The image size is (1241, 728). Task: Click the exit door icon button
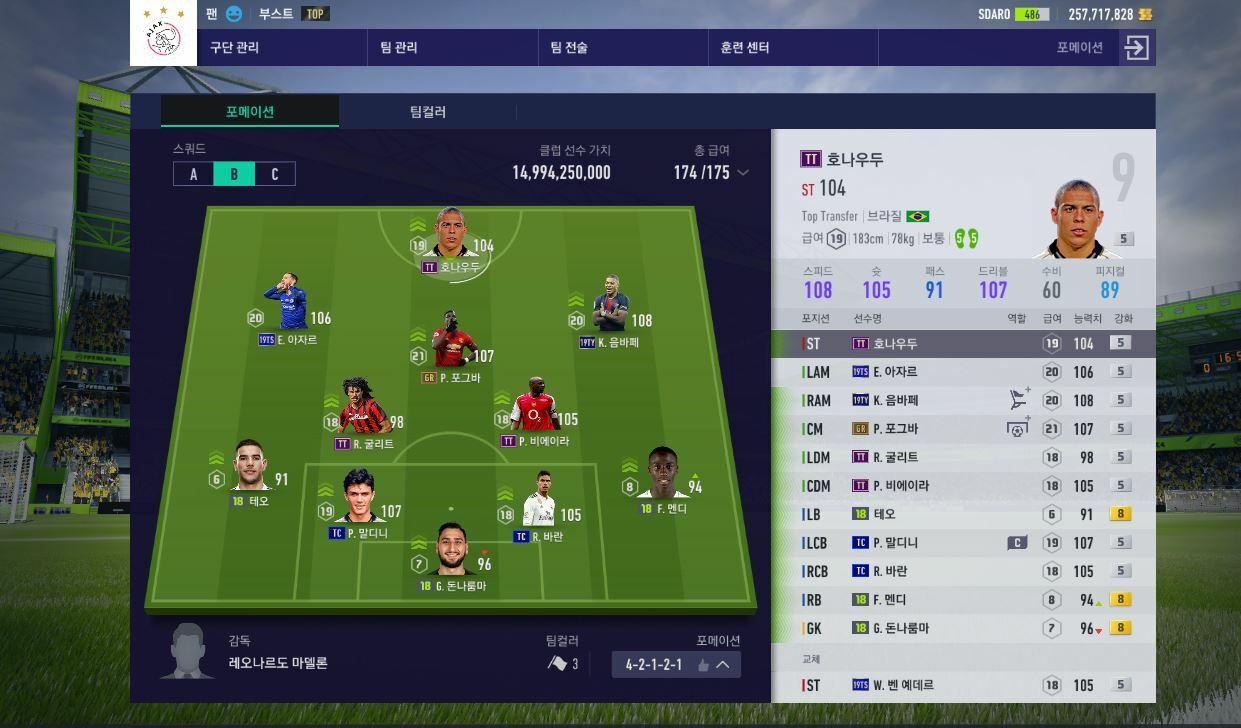[1136, 48]
